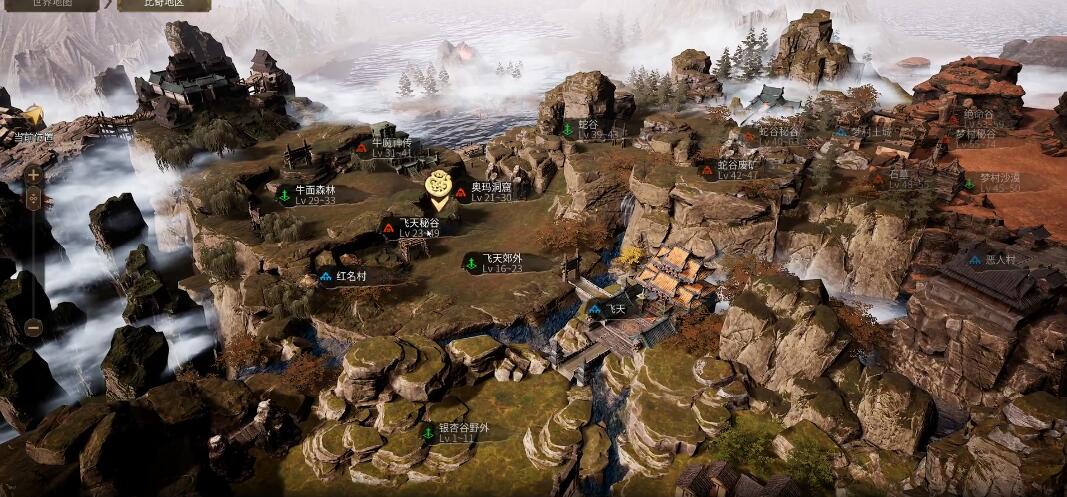This screenshot has width=1067, height=497.
Task: Select the 蛇谷 Lv 39-43 zone marker
Action: click(x=588, y=129)
